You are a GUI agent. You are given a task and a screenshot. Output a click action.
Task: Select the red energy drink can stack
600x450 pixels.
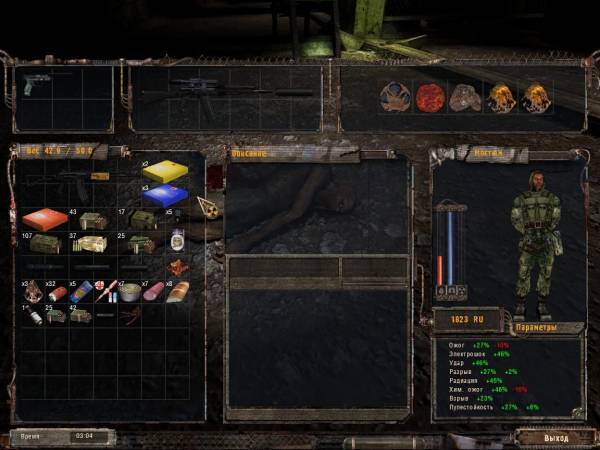57,293
